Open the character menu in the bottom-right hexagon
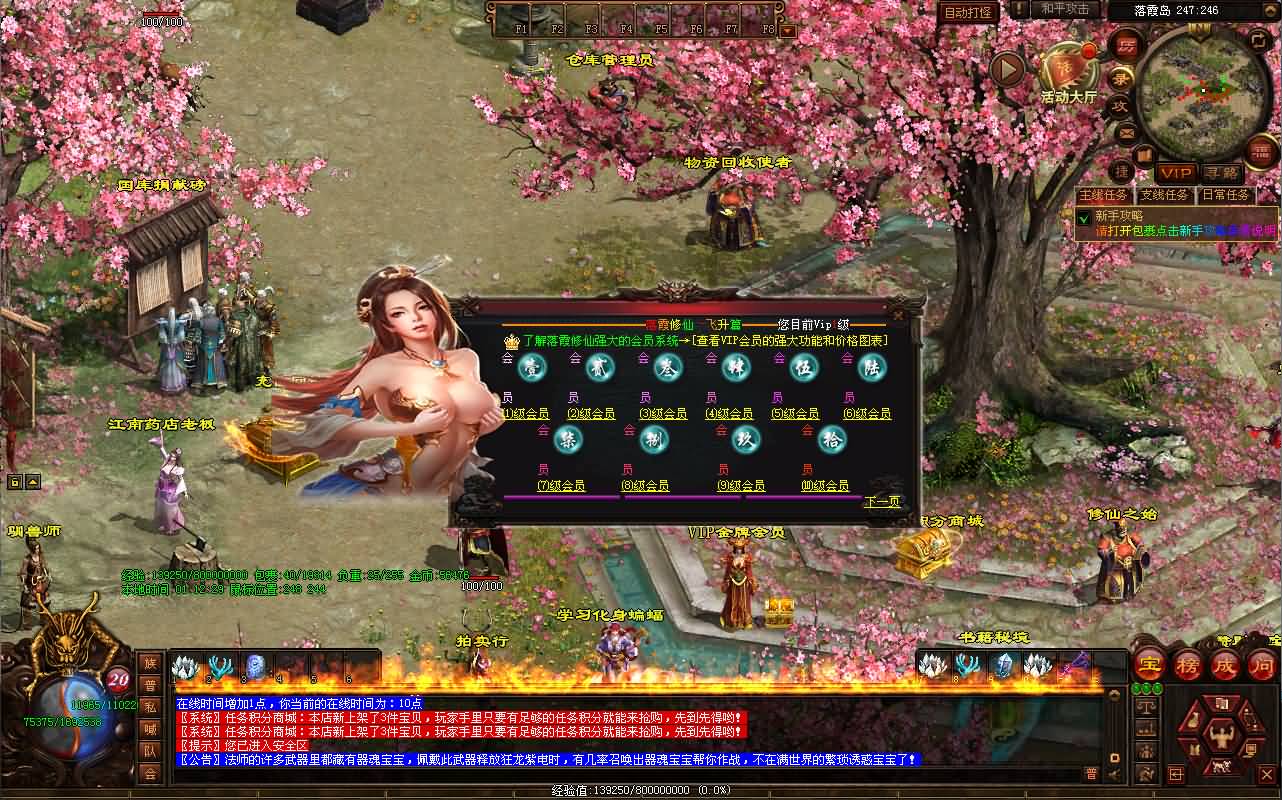1282x800 pixels. [1222, 736]
